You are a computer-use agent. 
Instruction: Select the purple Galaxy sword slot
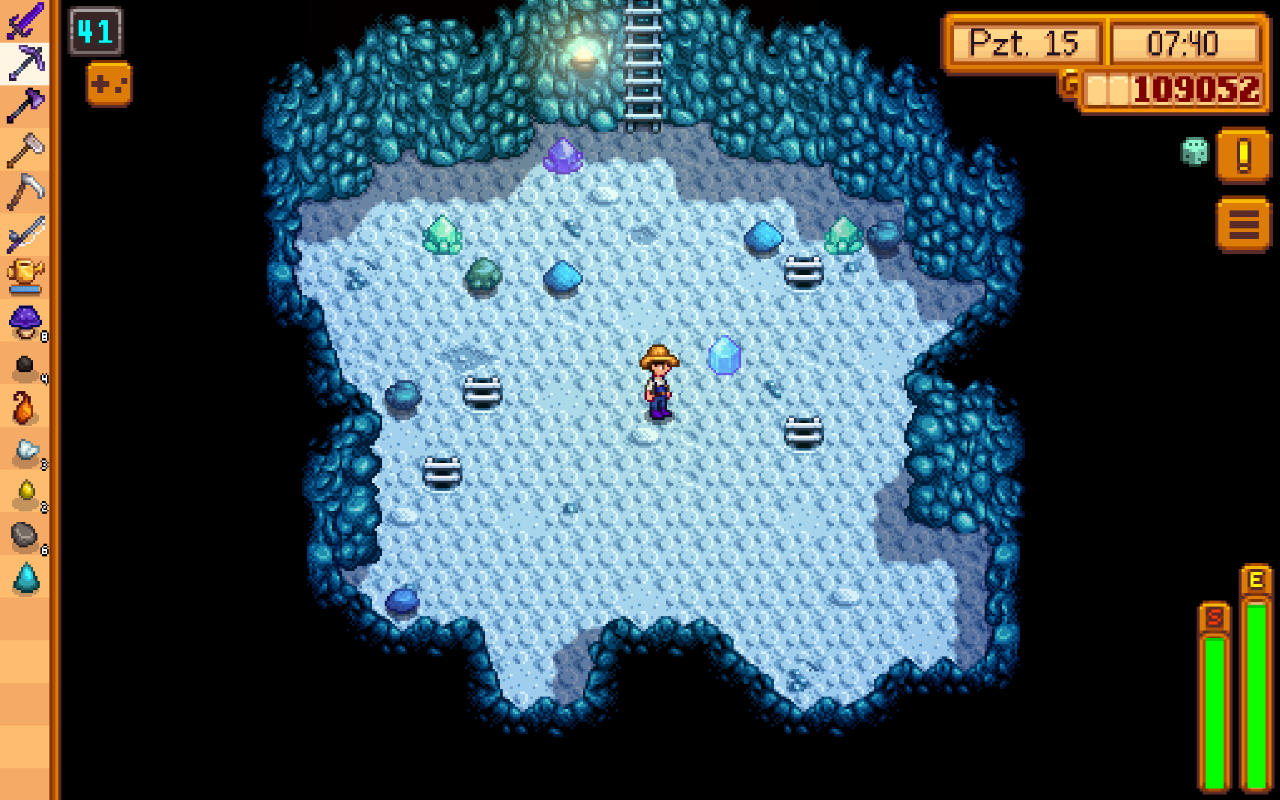point(26,20)
